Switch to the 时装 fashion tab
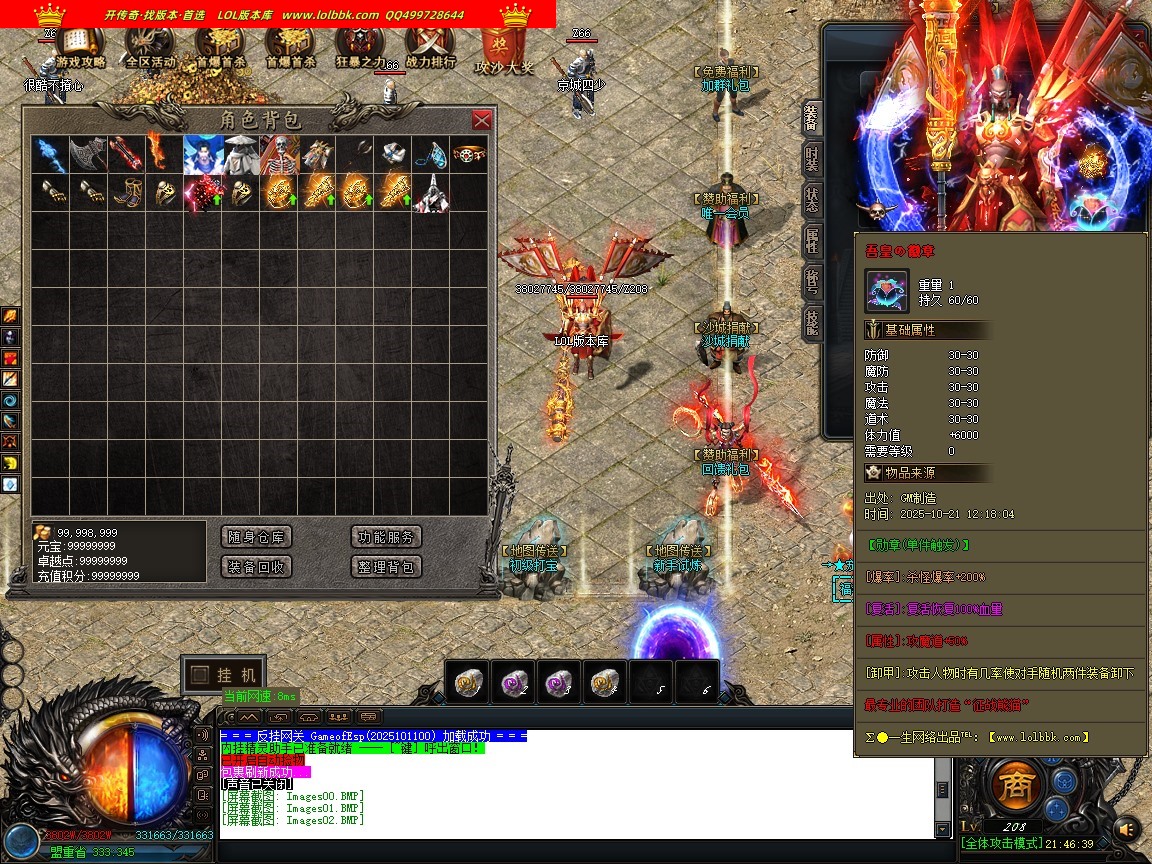 [x=812, y=159]
